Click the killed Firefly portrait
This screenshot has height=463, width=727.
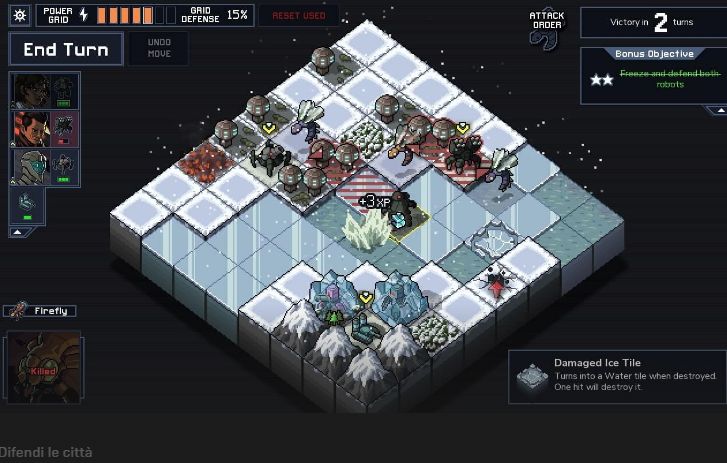coord(42,367)
